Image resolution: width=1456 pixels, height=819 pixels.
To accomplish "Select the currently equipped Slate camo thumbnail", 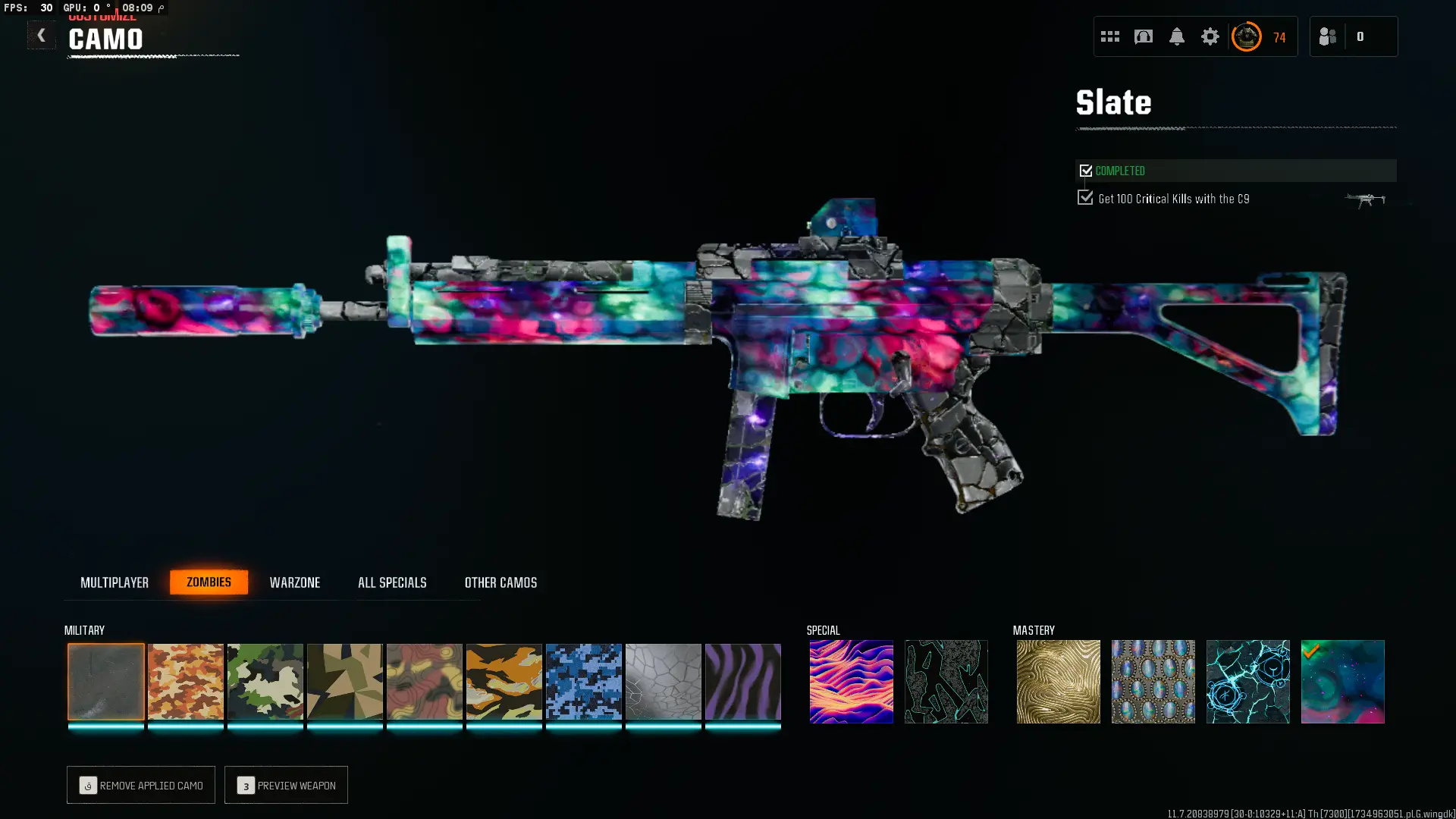I will coord(106,681).
